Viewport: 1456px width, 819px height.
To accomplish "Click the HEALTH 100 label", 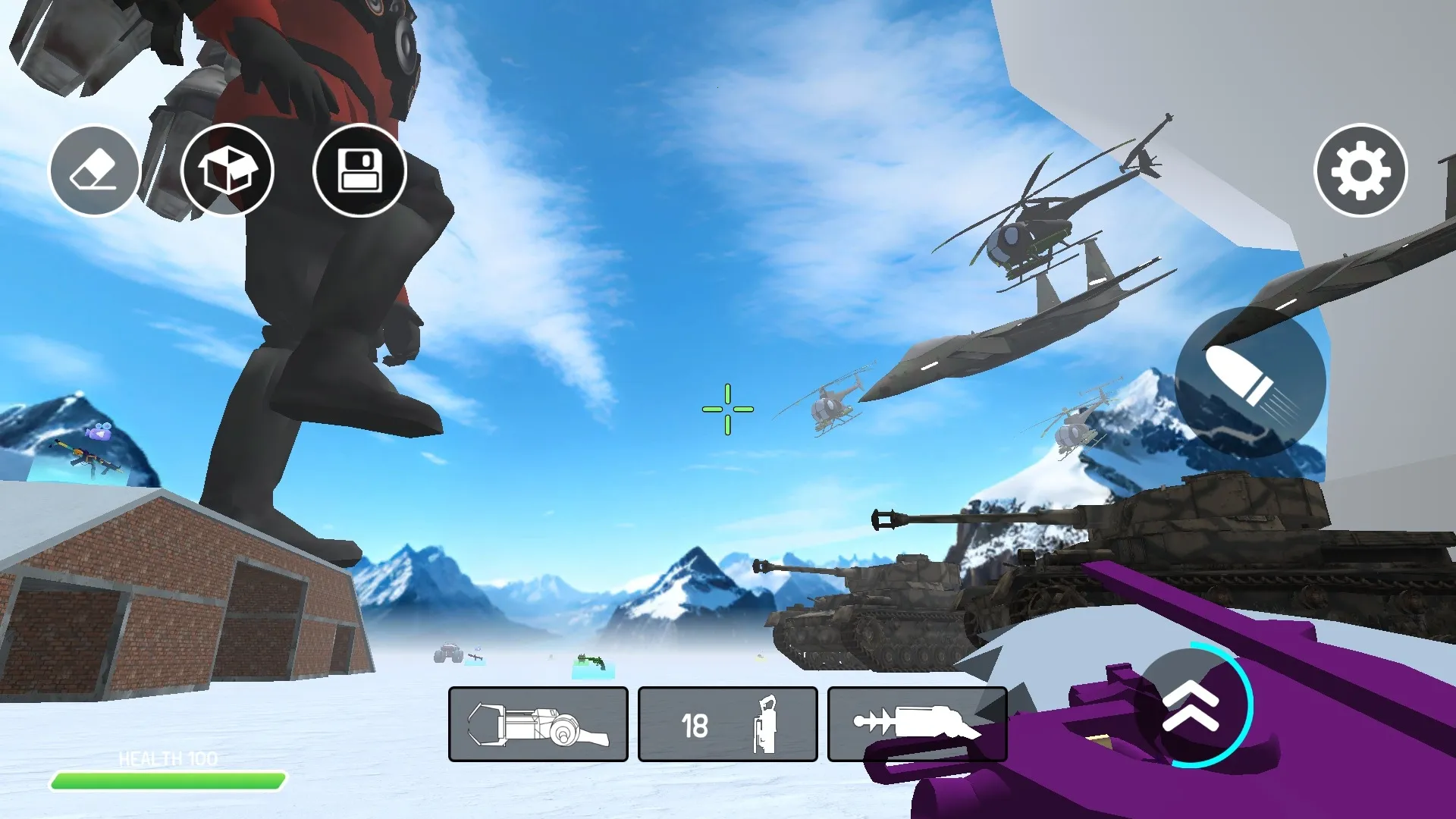I will pos(168,756).
